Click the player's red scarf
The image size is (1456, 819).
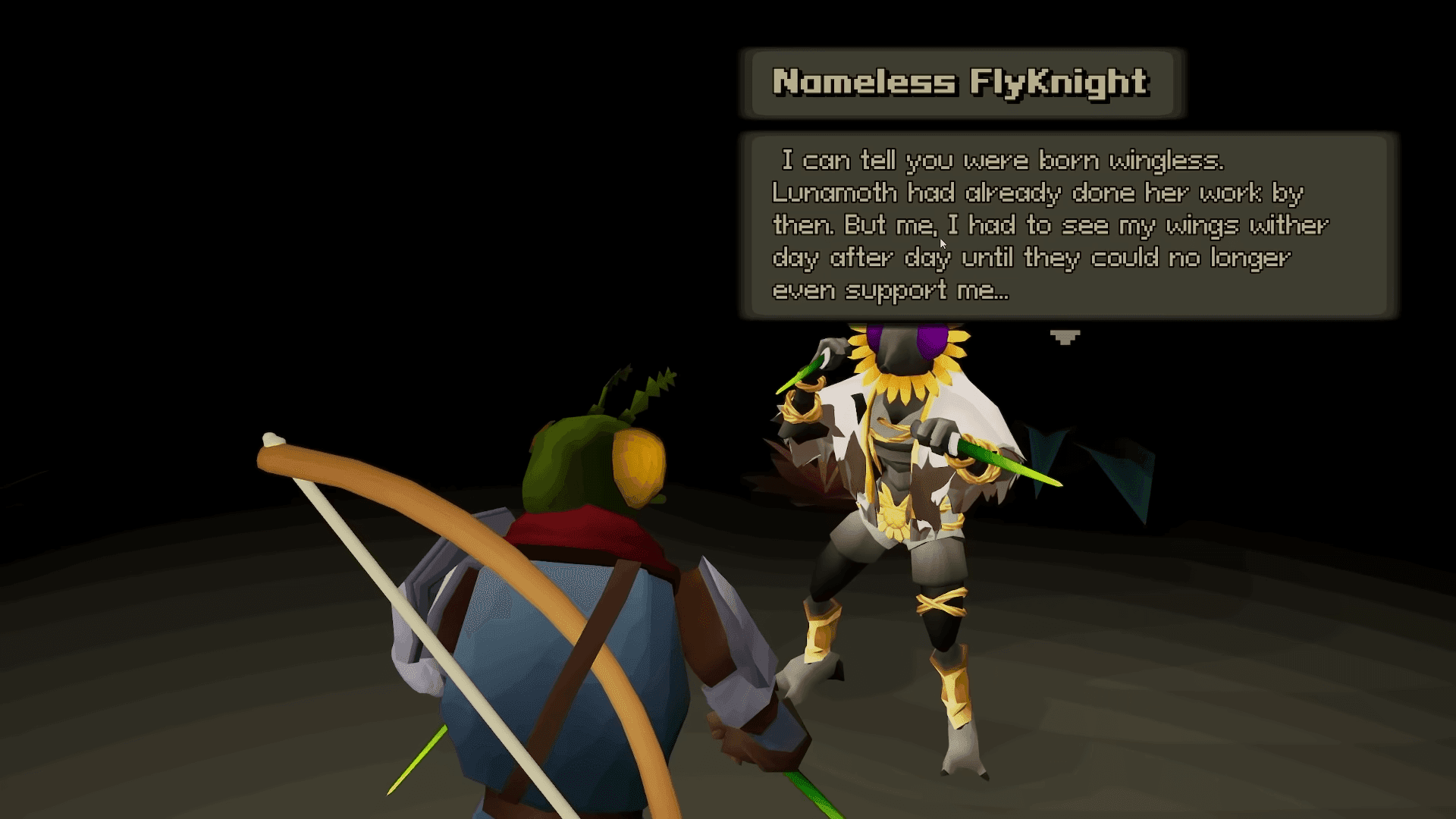point(584,531)
